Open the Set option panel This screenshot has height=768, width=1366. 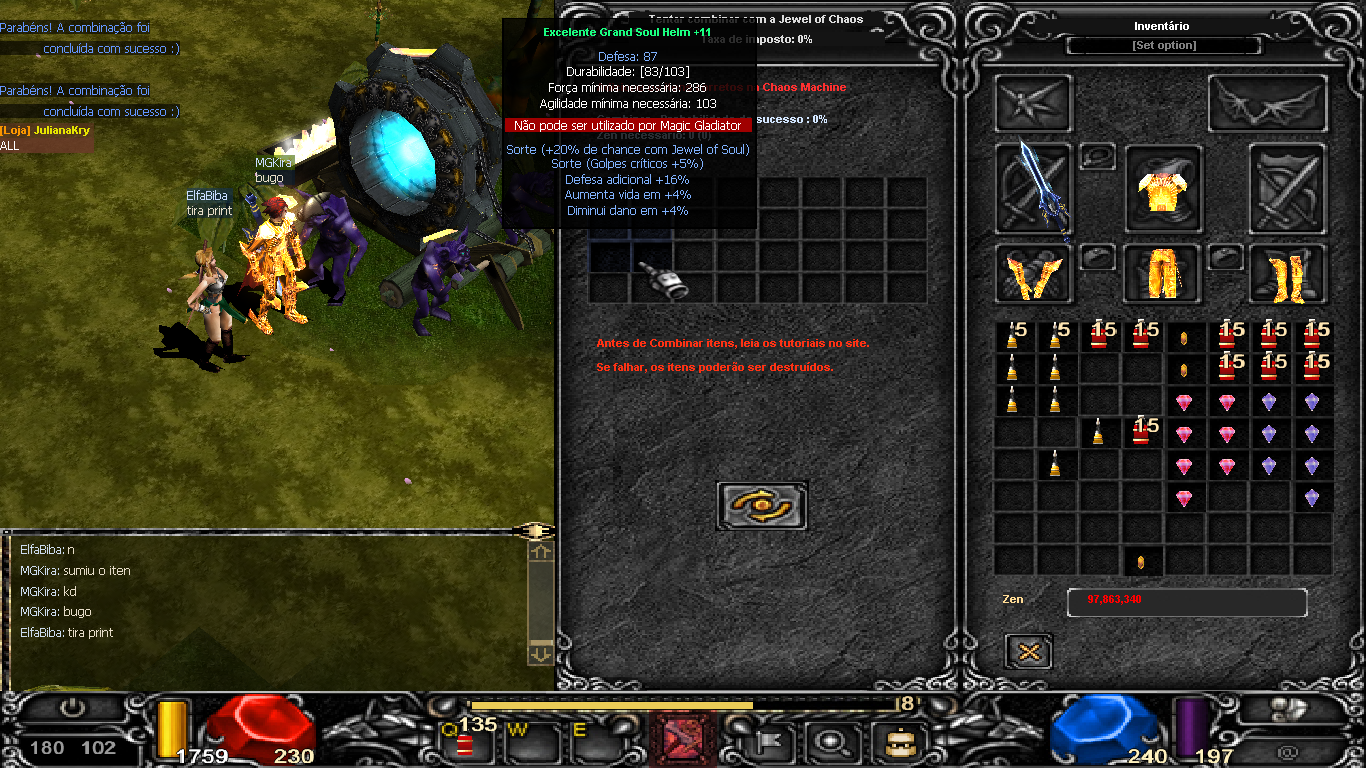coord(1163,46)
